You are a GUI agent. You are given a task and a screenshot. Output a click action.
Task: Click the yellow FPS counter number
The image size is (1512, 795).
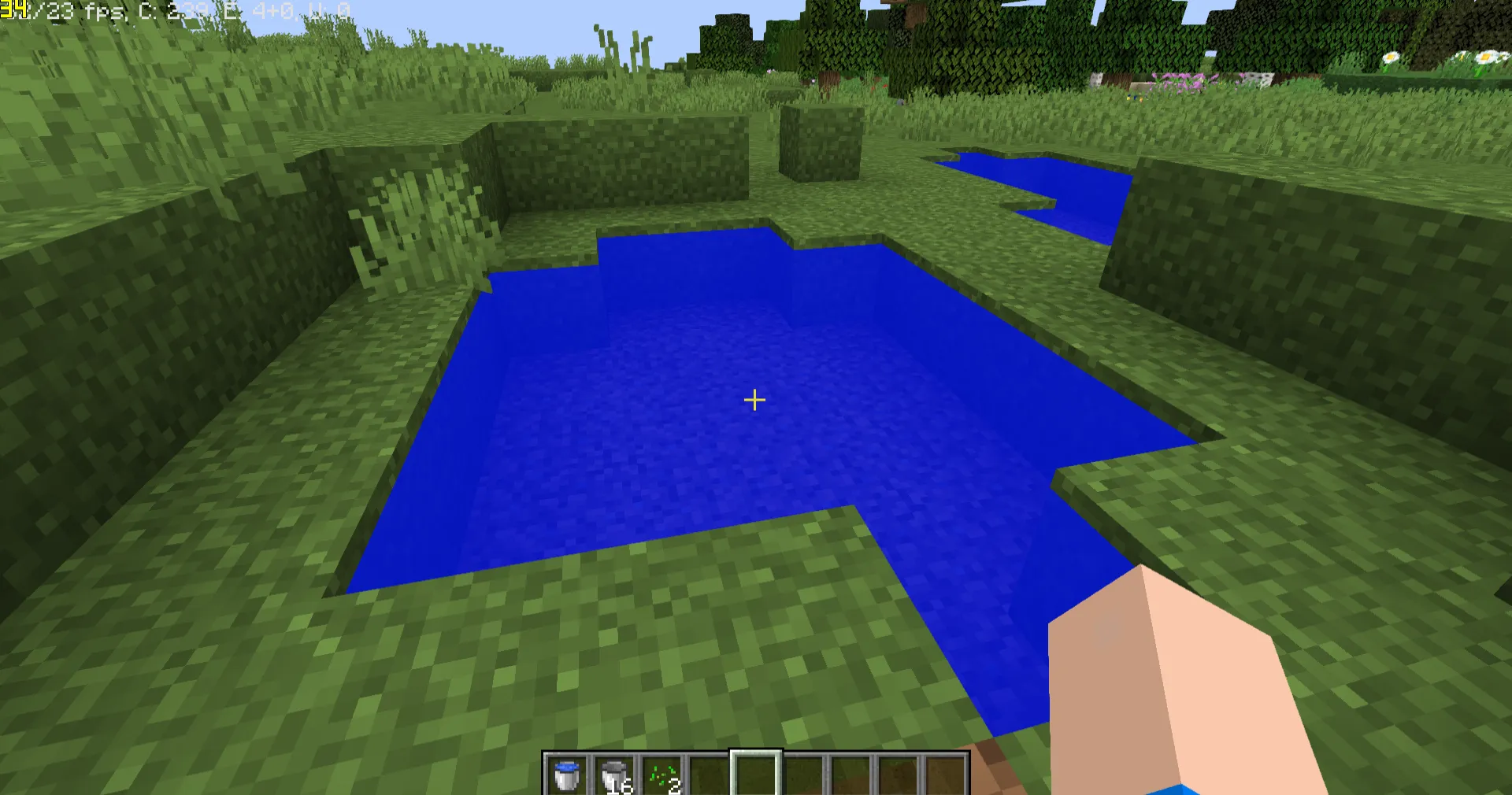point(14,10)
